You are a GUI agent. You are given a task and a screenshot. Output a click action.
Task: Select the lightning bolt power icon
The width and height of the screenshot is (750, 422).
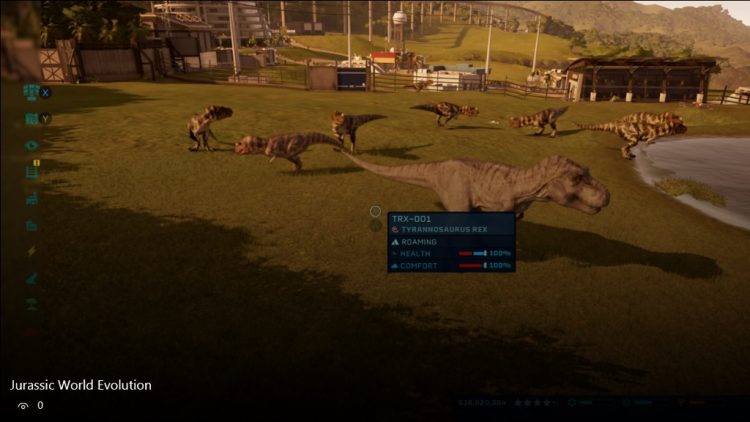(x=32, y=251)
